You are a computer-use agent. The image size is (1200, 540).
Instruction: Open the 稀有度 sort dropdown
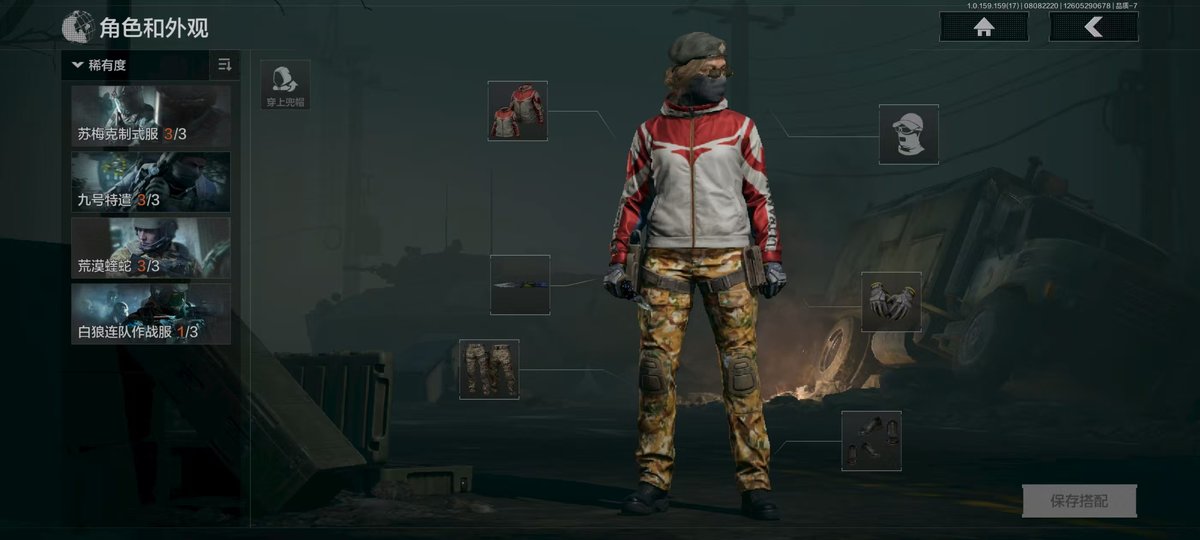137,66
